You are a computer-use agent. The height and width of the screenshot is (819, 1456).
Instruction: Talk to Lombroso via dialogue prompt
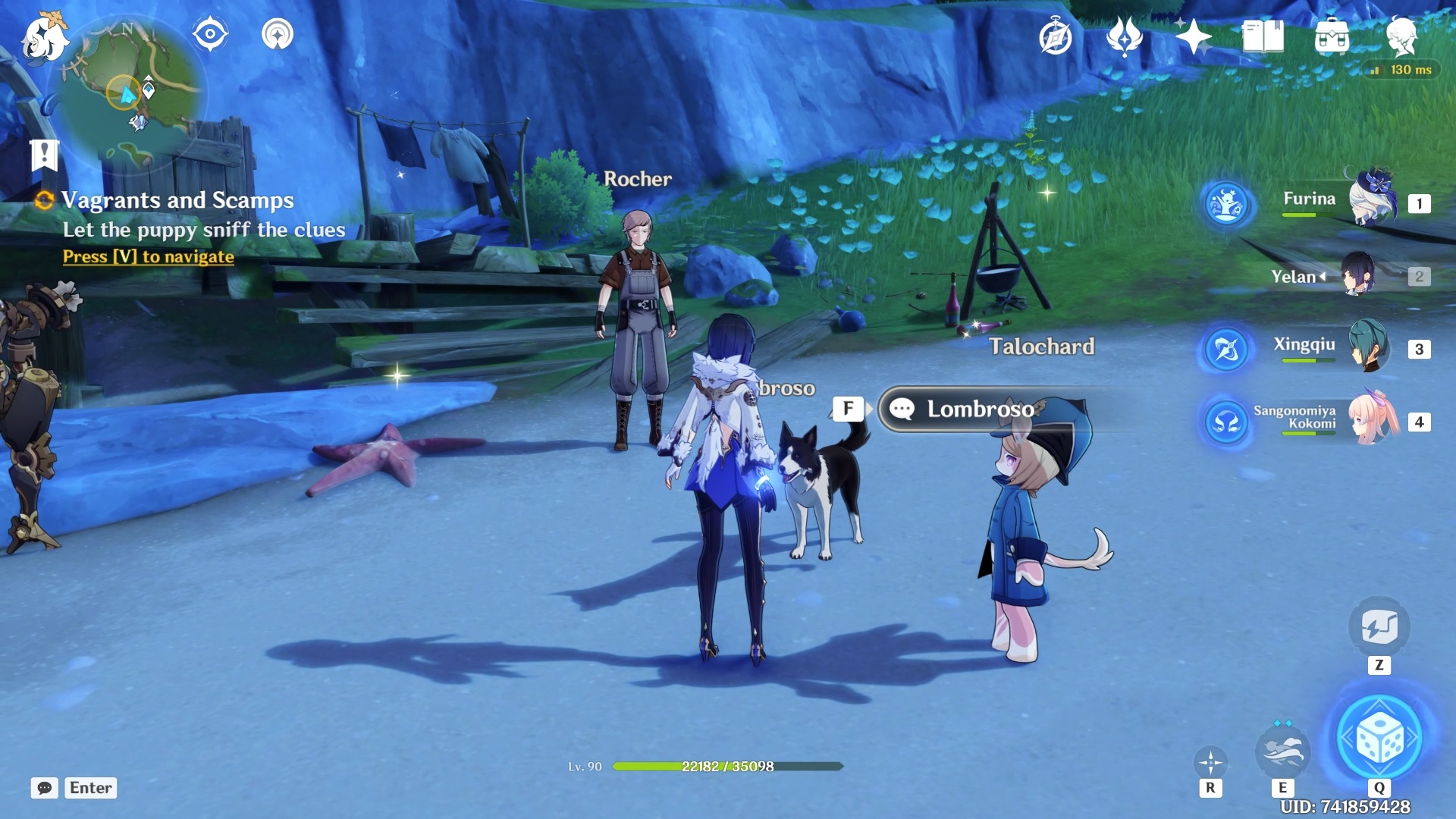[x=978, y=409]
